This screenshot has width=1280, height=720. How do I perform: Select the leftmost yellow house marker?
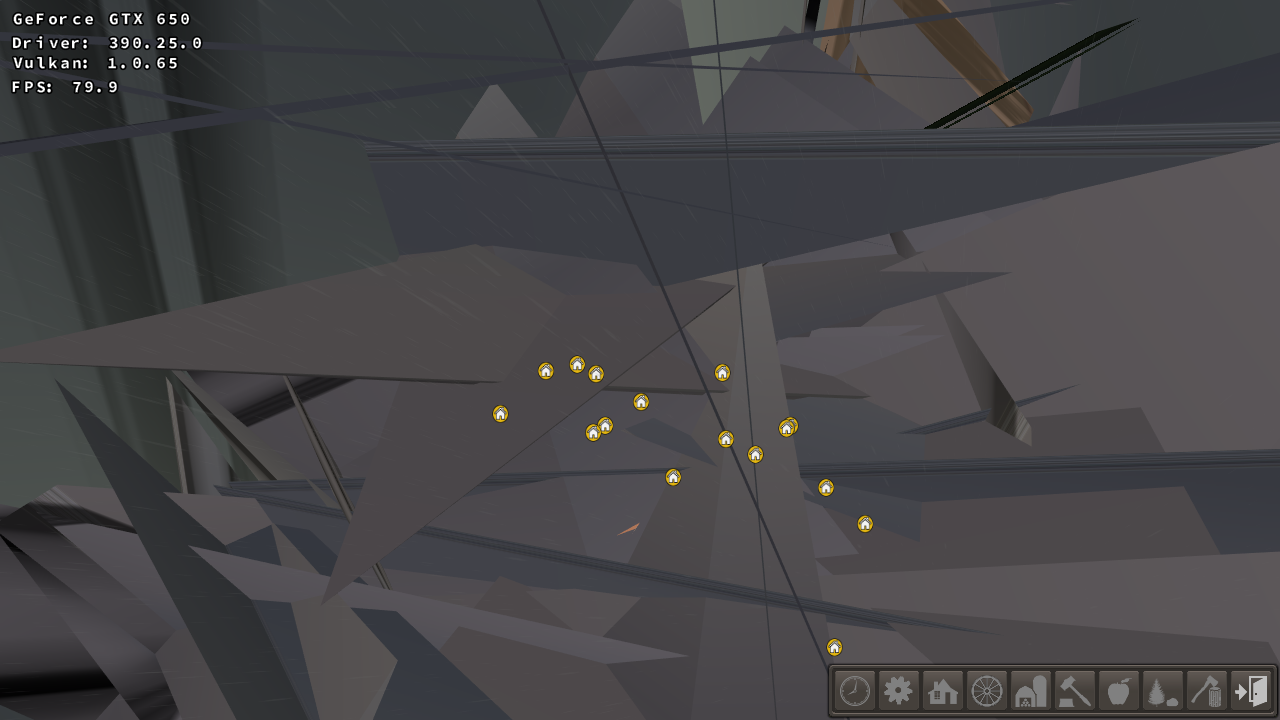(500, 412)
